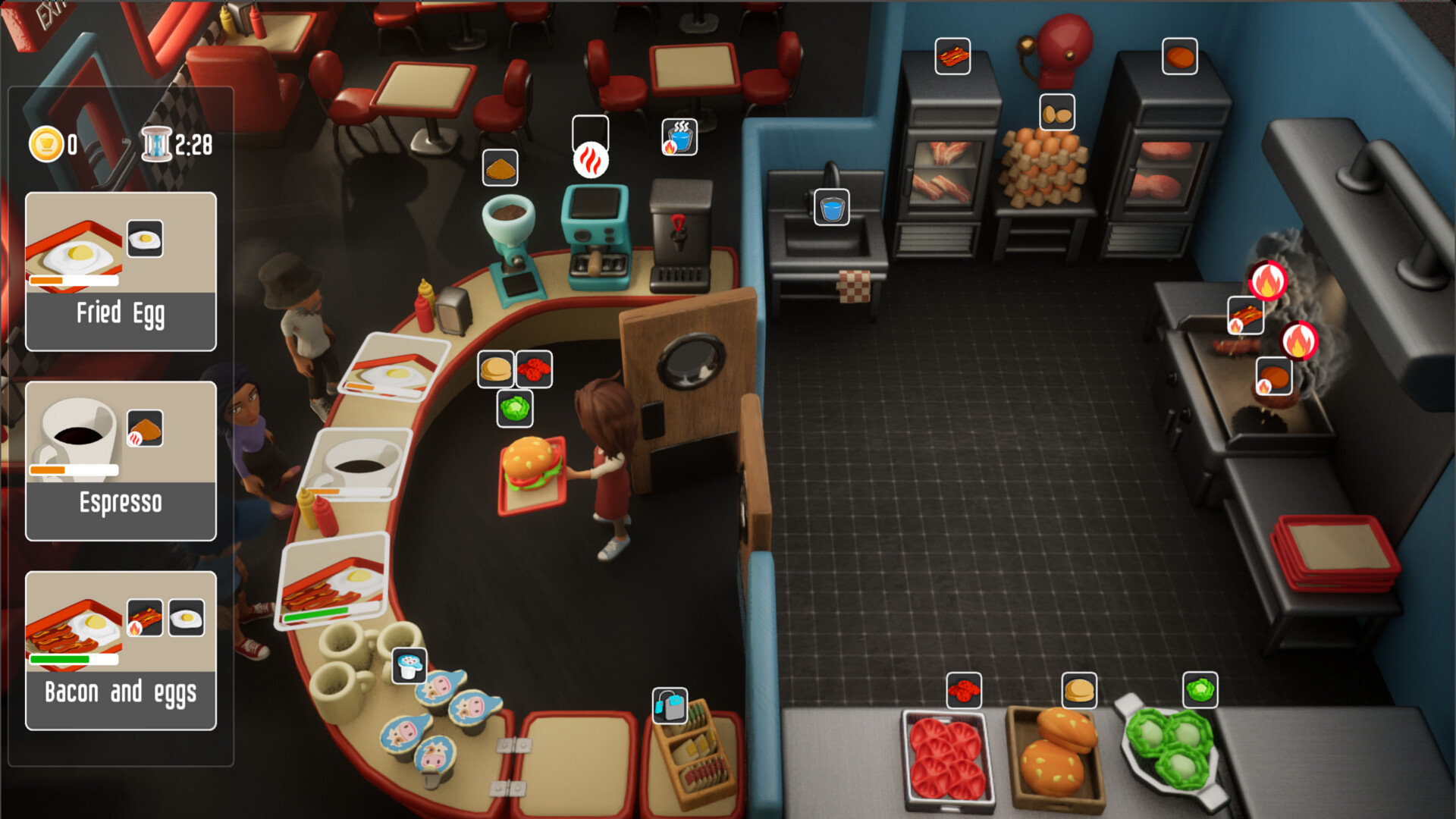The width and height of the screenshot is (1456, 819).
Task: Click the lettuce icon above the lettuce bowl
Action: [1200, 690]
